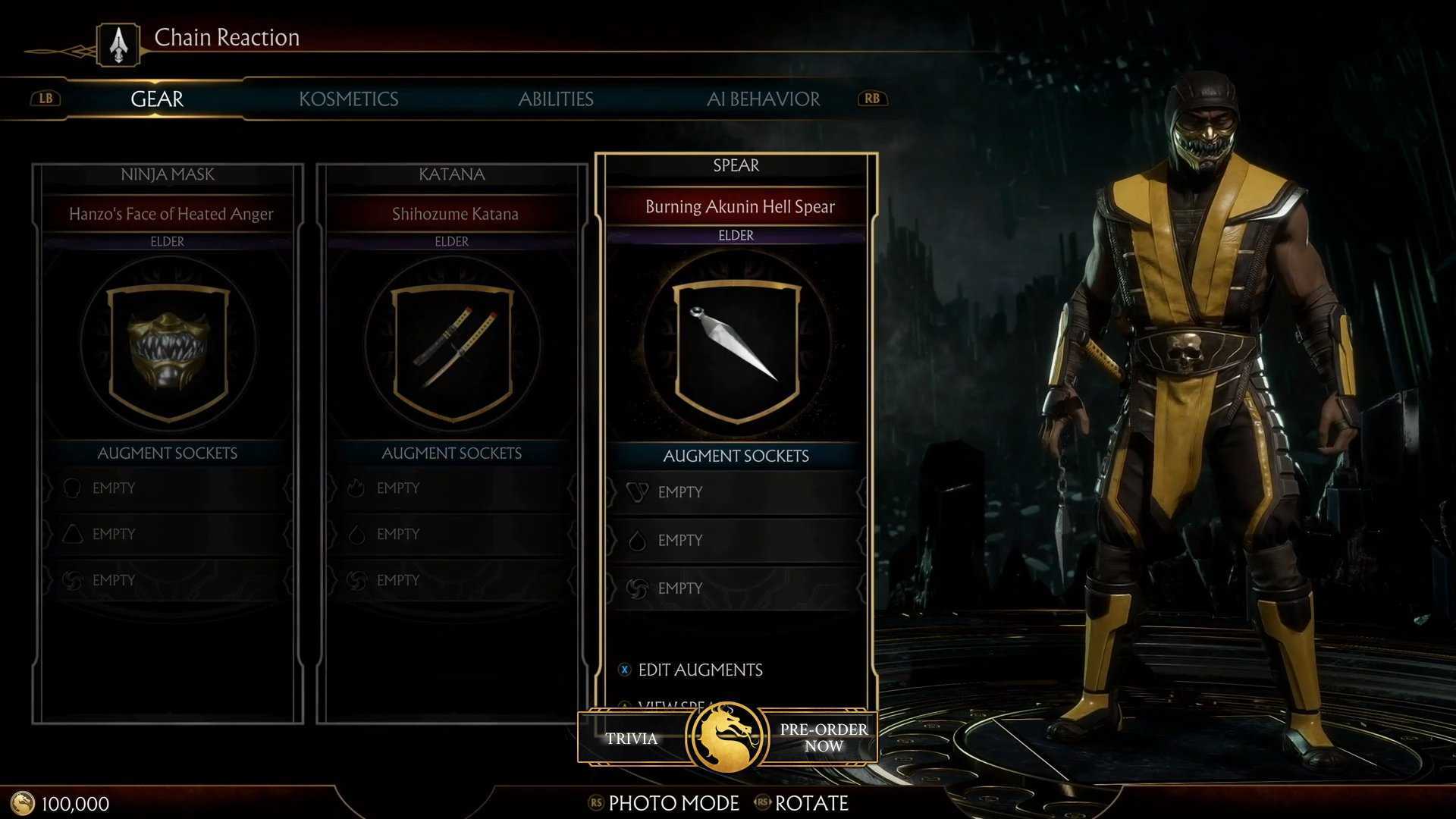Click the Trivia overlay button

[631, 739]
